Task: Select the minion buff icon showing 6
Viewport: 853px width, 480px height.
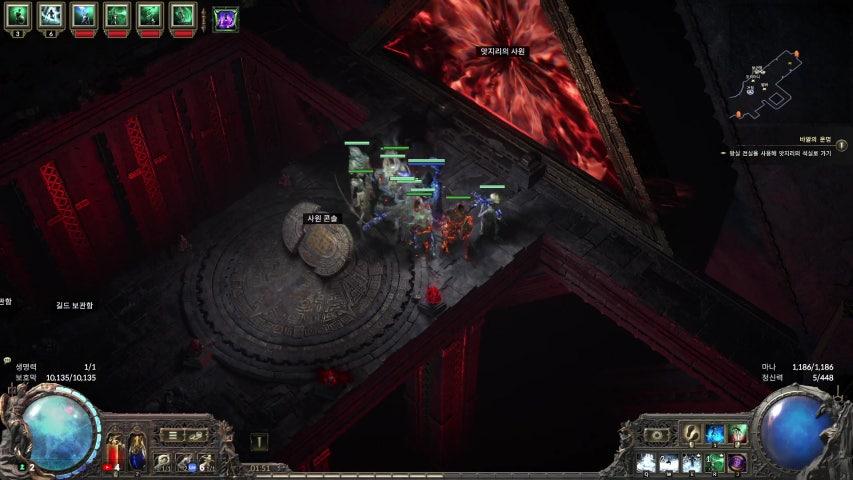Action: click(50, 15)
